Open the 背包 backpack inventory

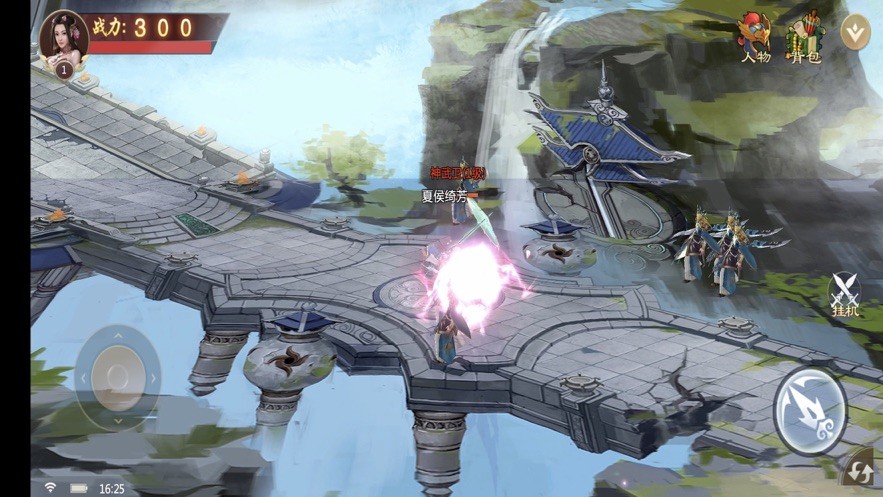tap(803, 38)
